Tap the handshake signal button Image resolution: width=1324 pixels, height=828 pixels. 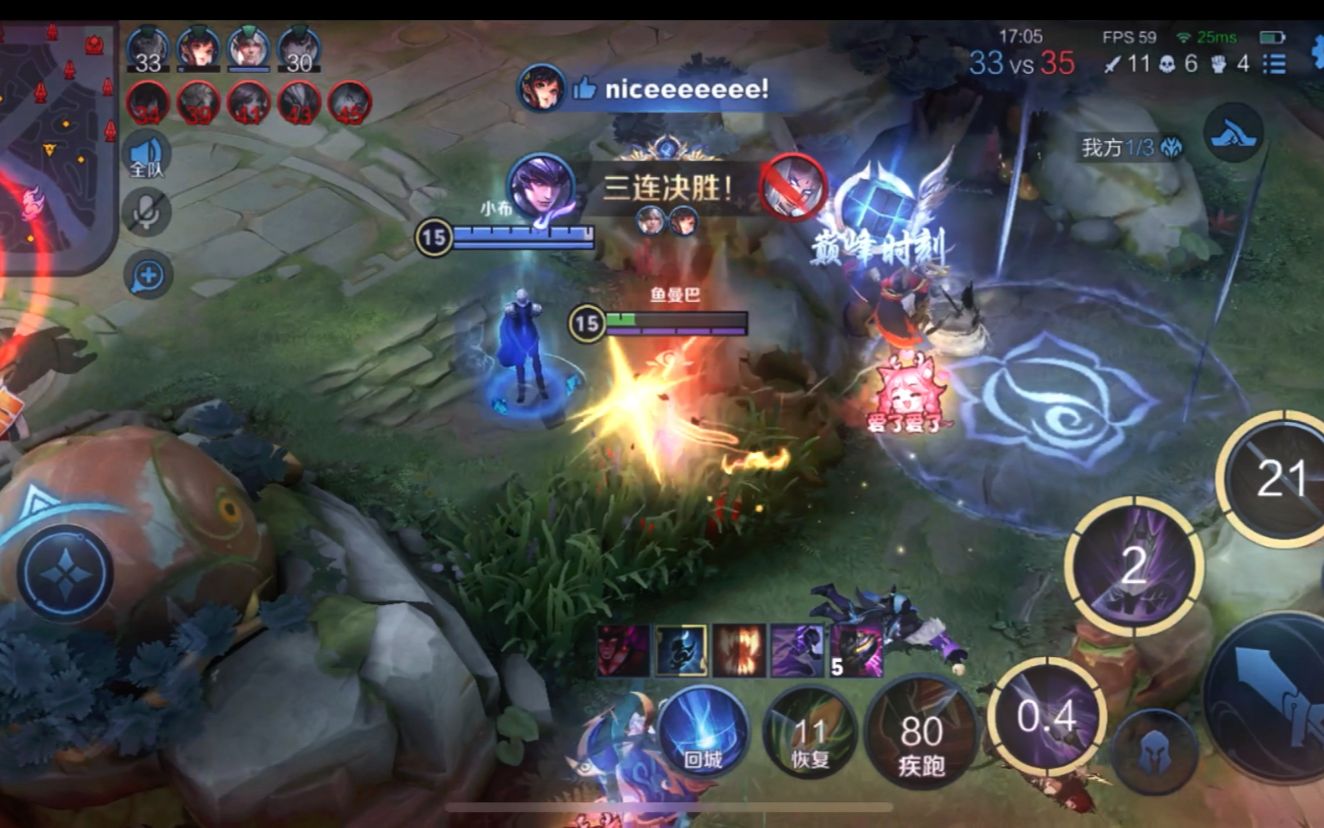tap(1234, 133)
